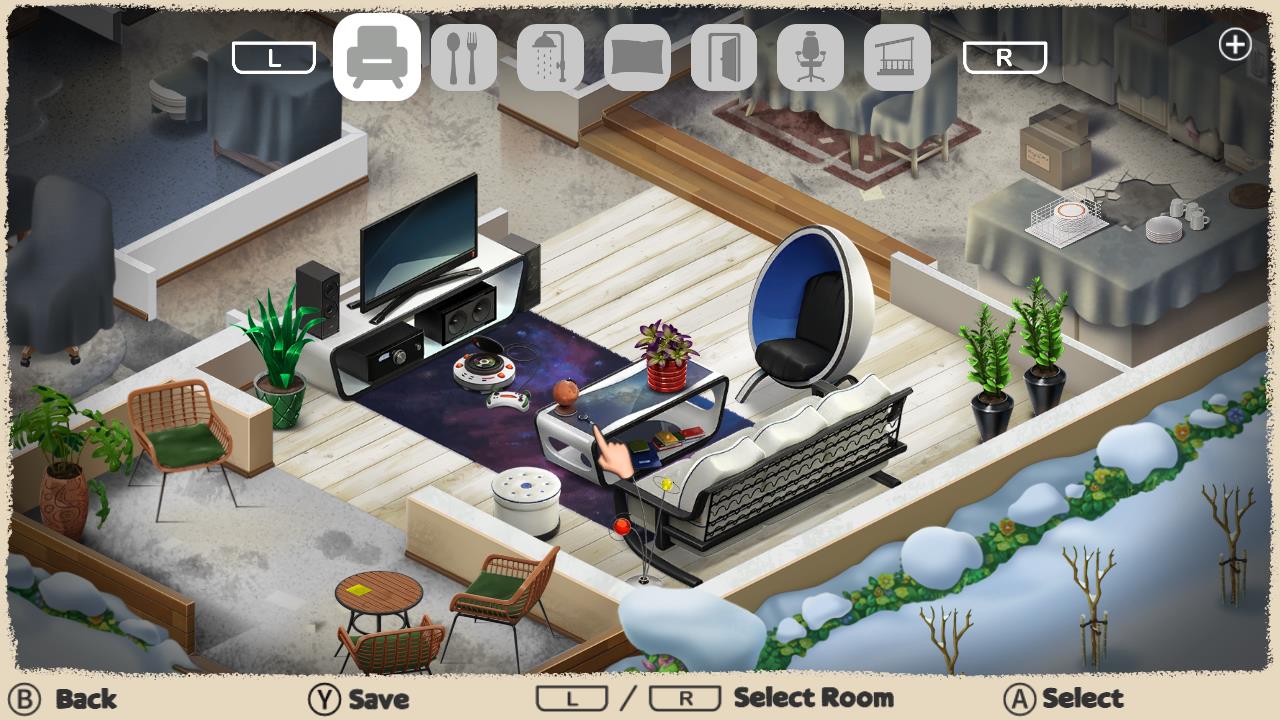Screen dimensions: 1280x720
Task: Select the record player on the rug
Action: (x=483, y=370)
